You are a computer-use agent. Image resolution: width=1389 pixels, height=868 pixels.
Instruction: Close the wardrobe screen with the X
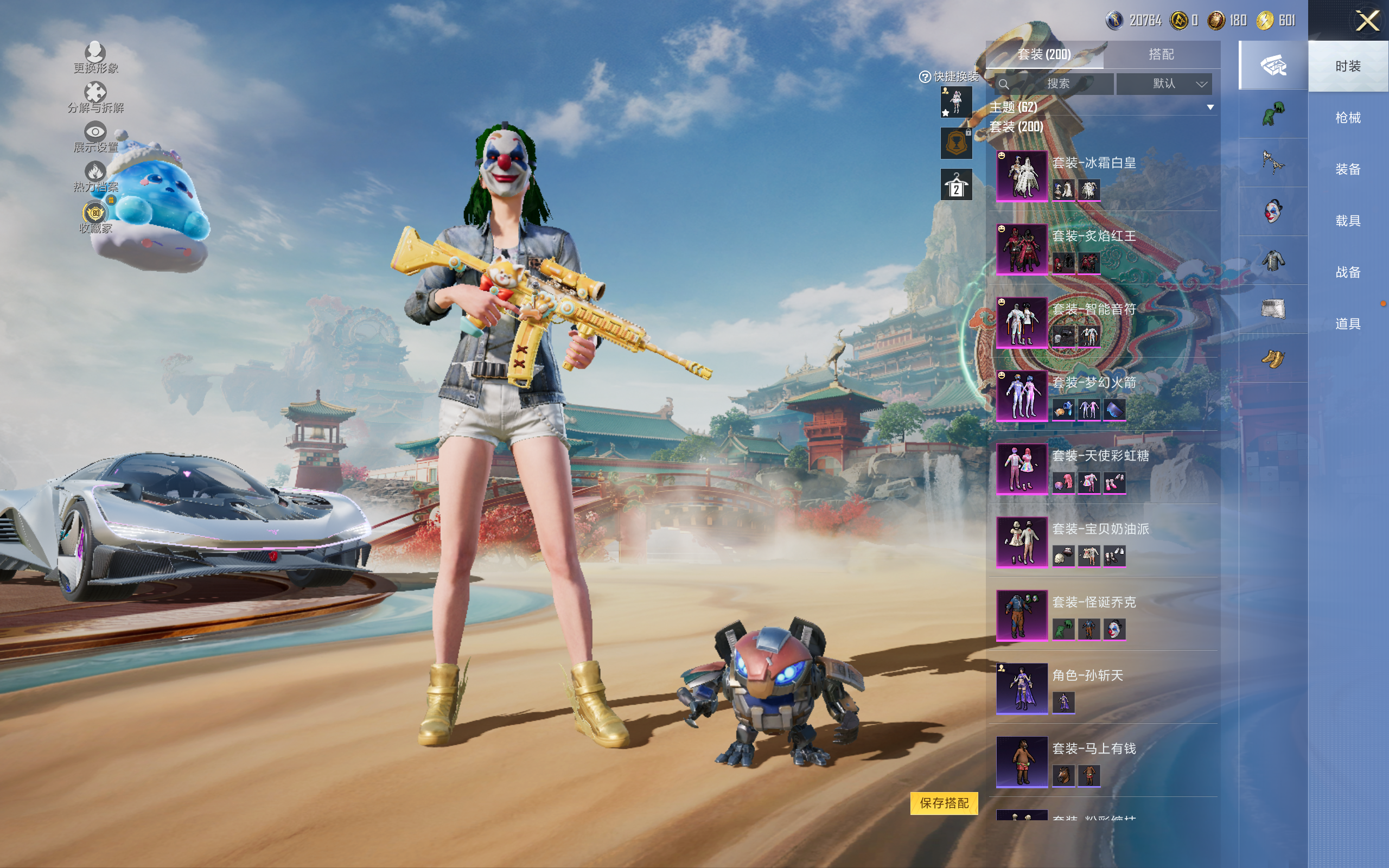[1367, 21]
